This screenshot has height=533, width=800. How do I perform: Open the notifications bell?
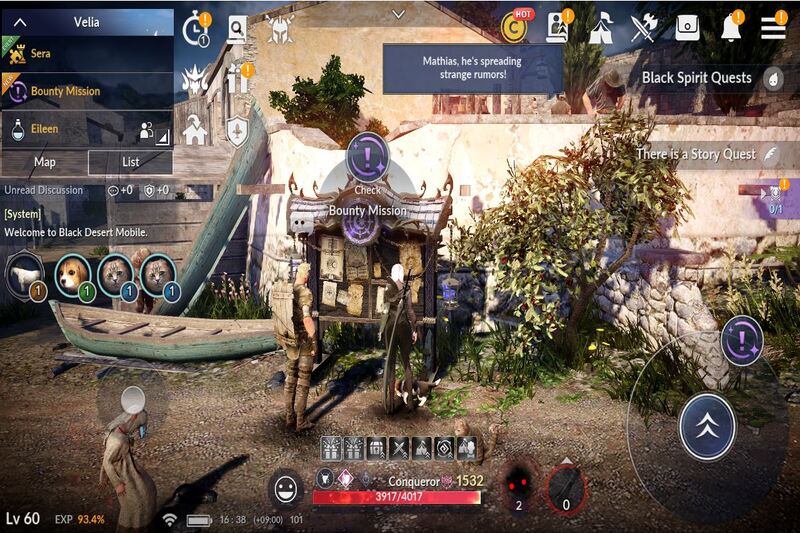[x=732, y=28]
